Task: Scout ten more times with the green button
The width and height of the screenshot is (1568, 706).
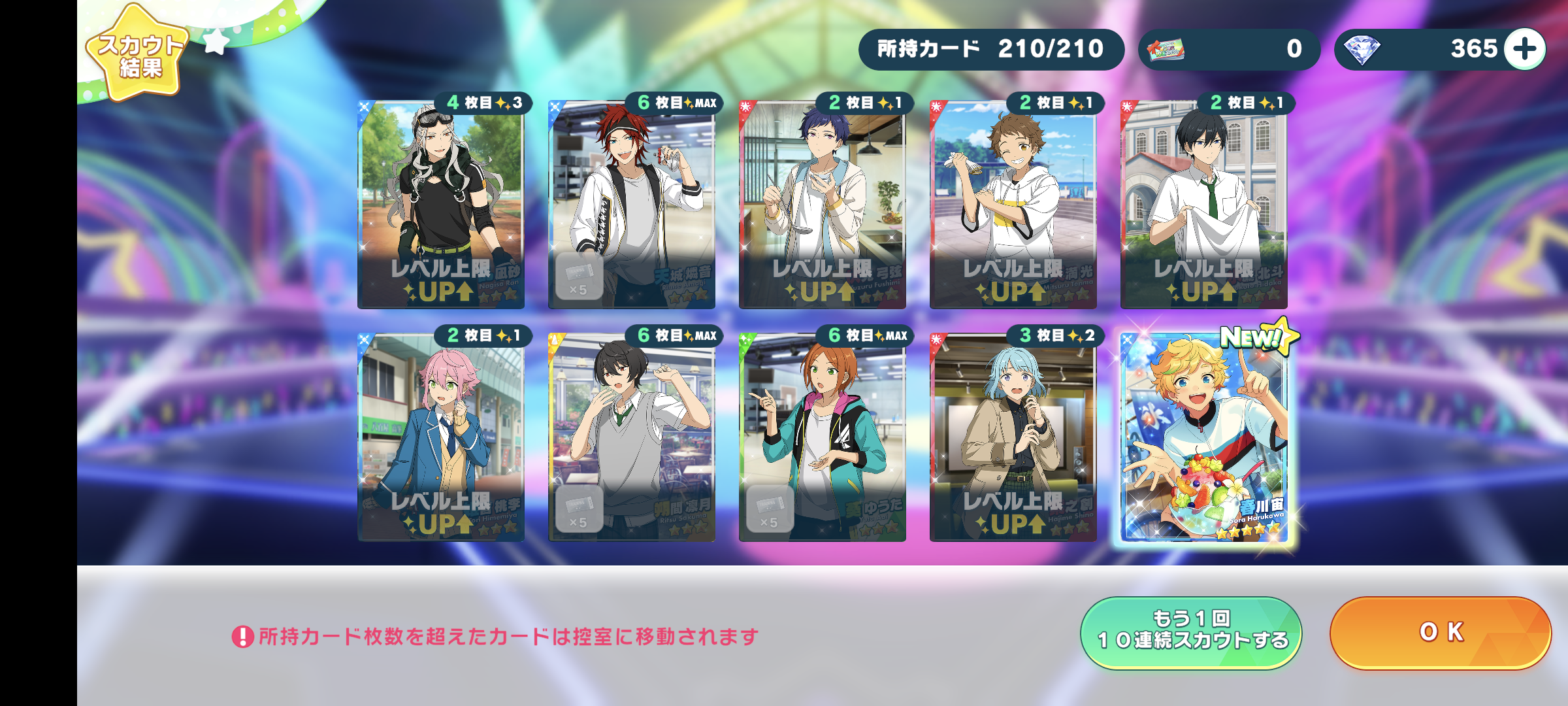Action: click(1191, 633)
